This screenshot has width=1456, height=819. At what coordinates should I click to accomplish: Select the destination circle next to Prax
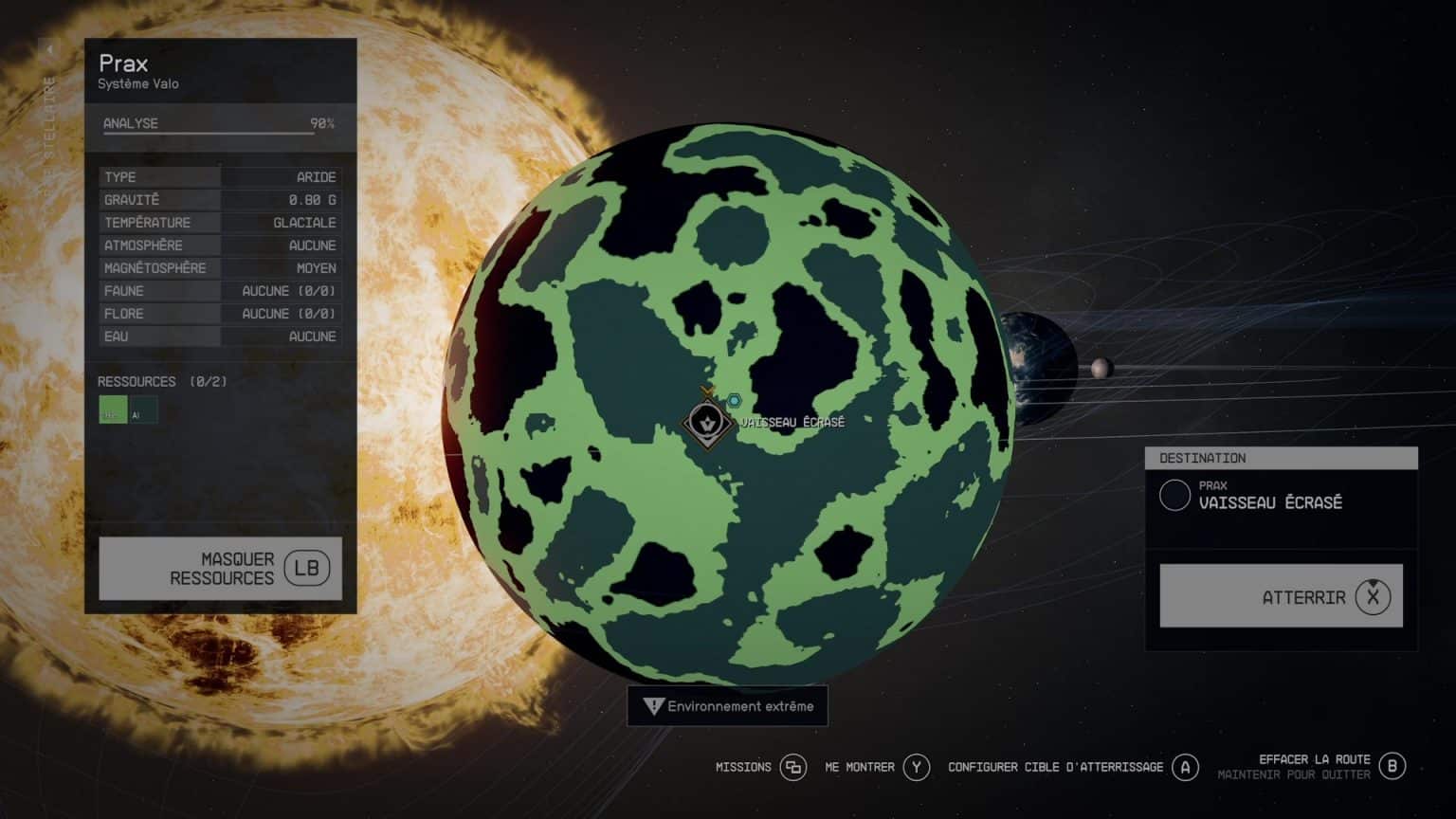coord(1175,496)
